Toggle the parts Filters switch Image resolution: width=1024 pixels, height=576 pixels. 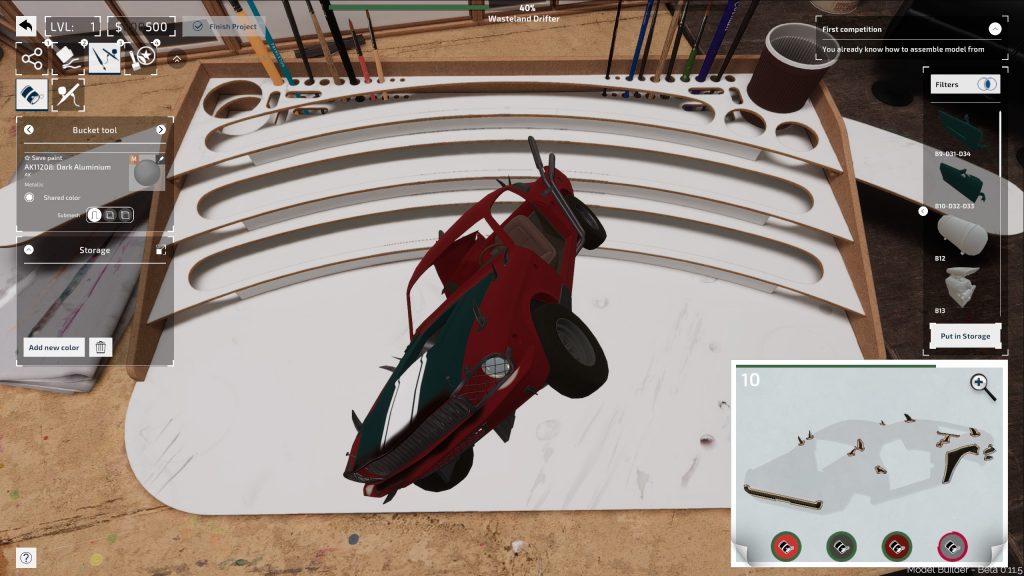[987, 85]
